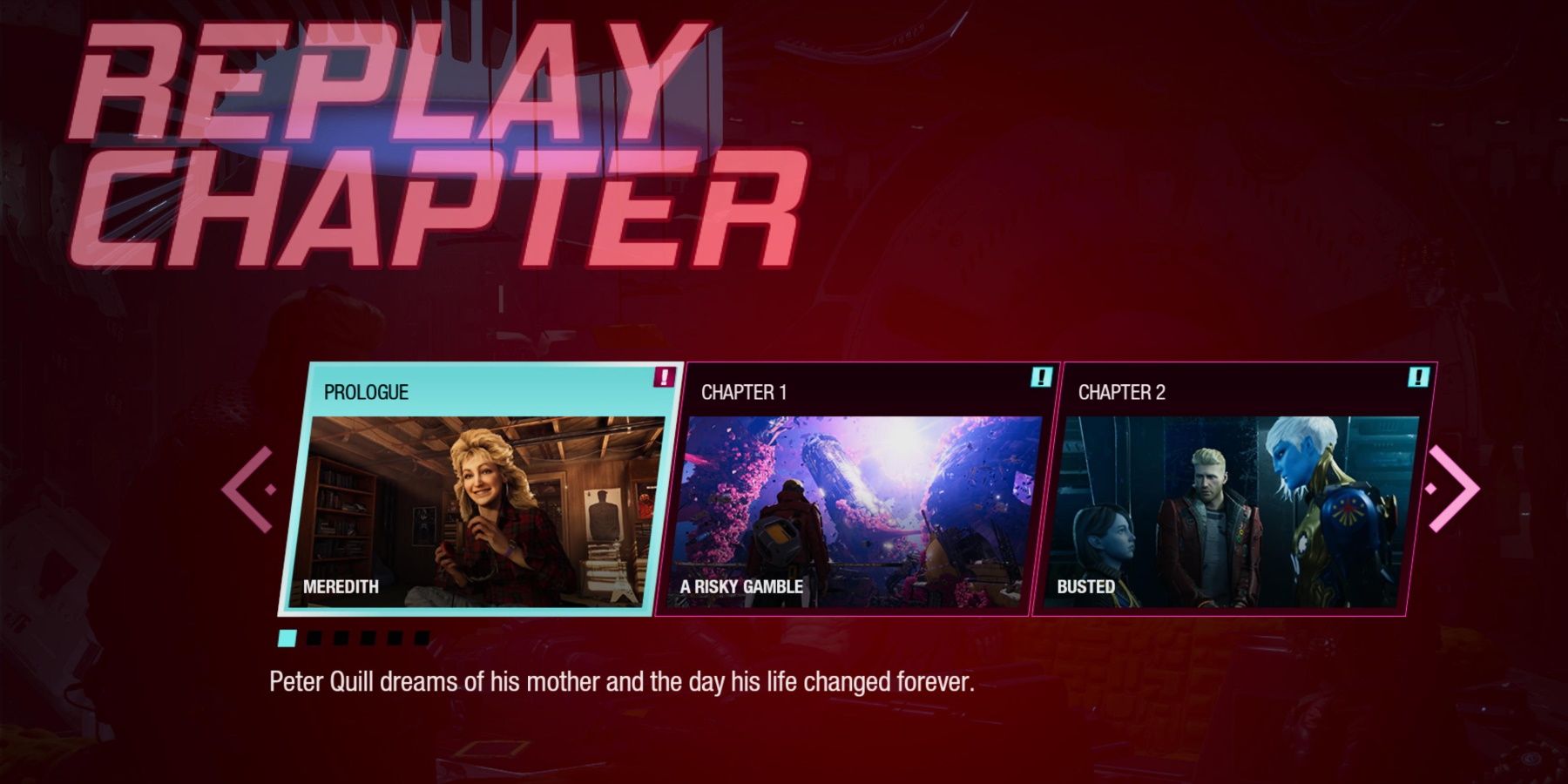This screenshot has height=784, width=1568.
Task: Select the PROLOGUE card header
Action: pyautogui.click(x=366, y=391)
